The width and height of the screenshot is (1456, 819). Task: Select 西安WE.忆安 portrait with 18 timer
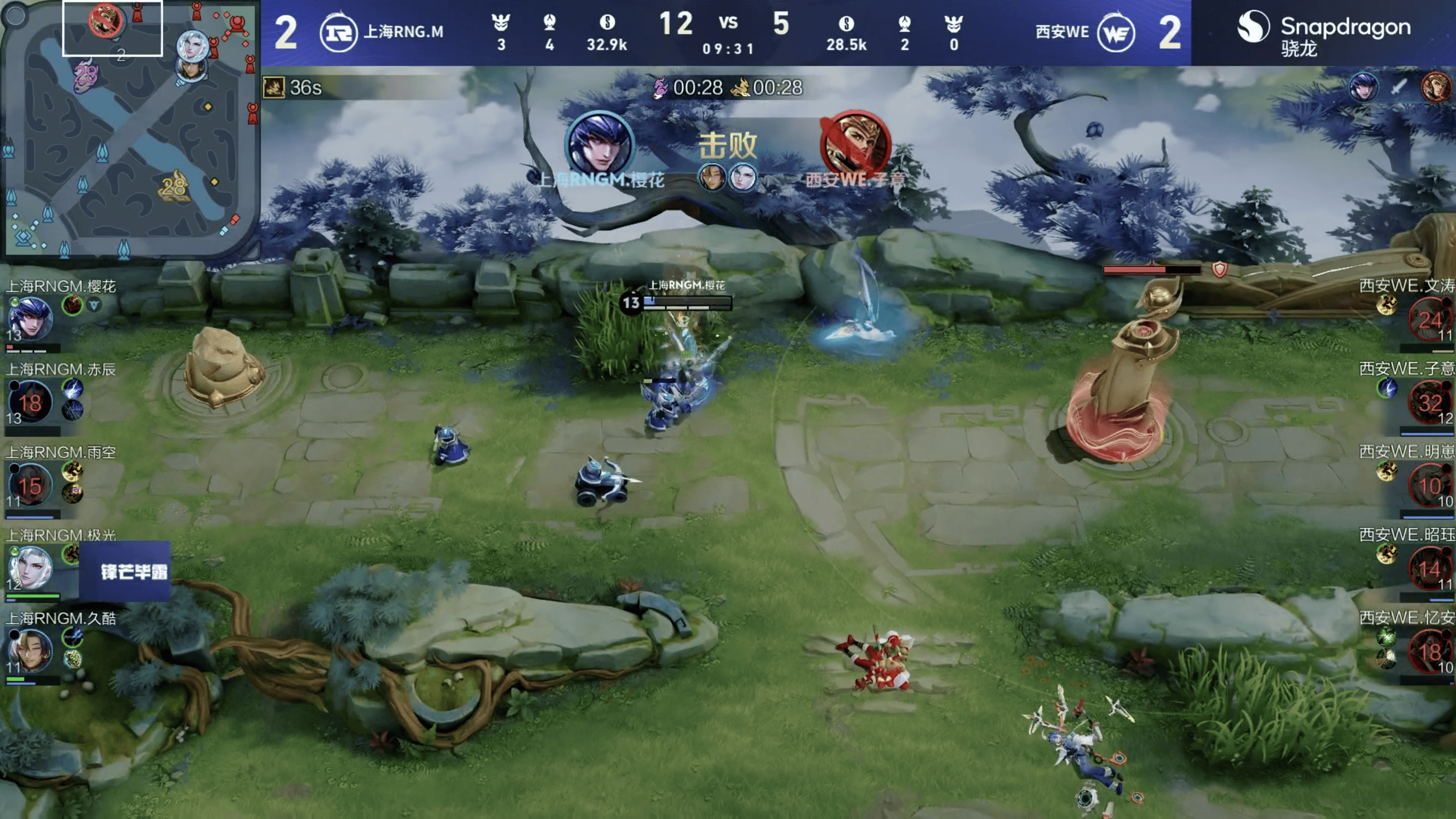click(x=1429, y=651)
